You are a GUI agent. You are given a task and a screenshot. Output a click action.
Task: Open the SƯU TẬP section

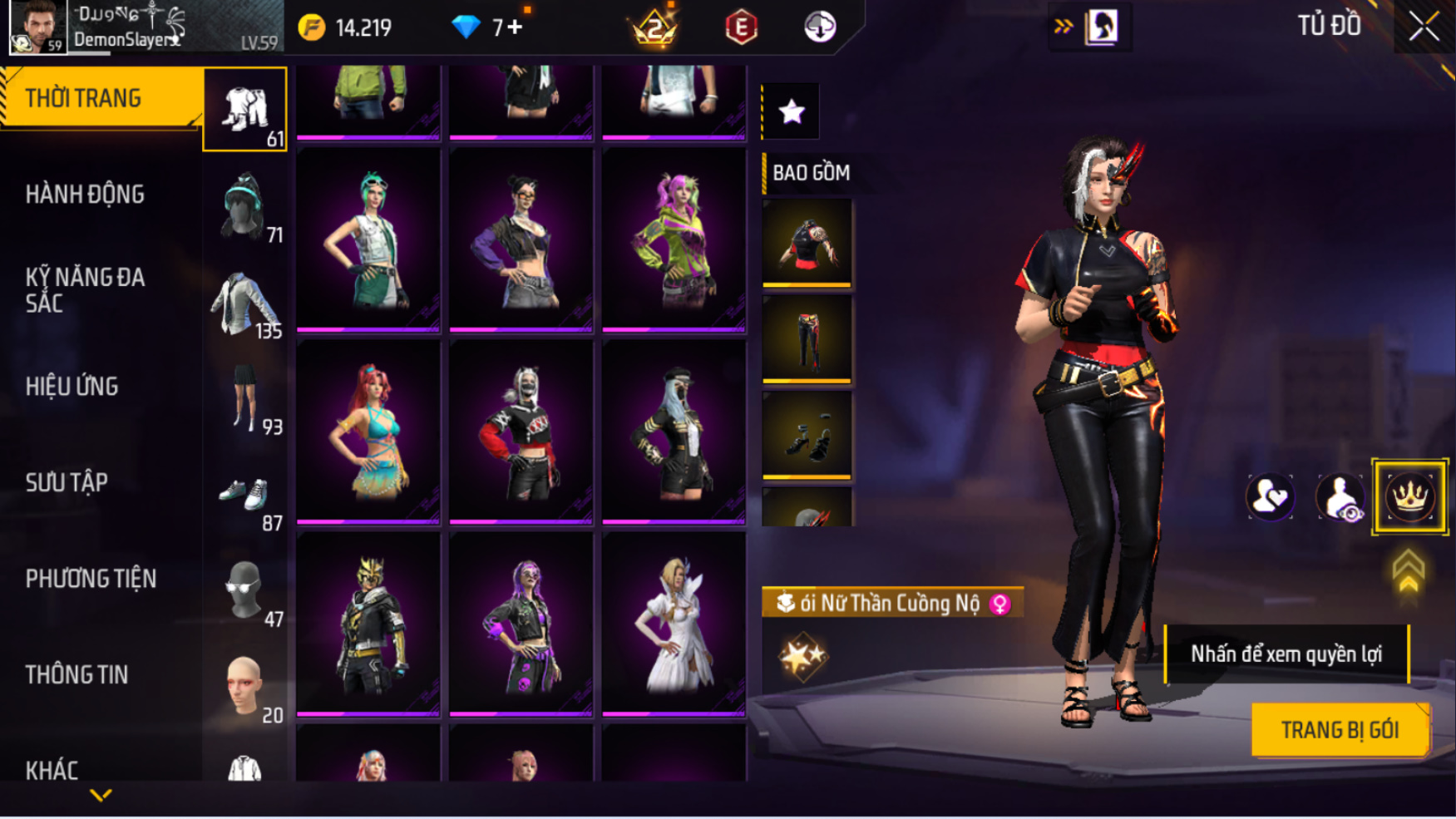click(x=67, y=482)
